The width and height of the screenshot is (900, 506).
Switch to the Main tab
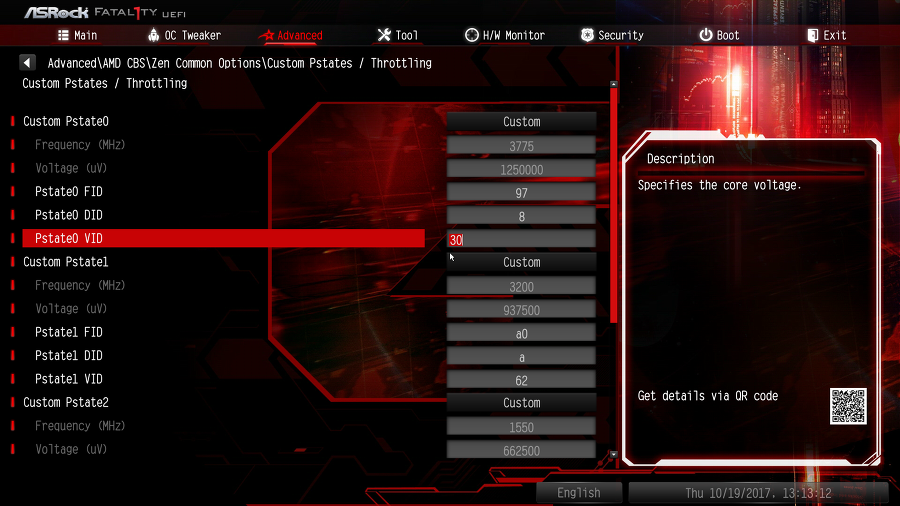click(x=78, y=35)
